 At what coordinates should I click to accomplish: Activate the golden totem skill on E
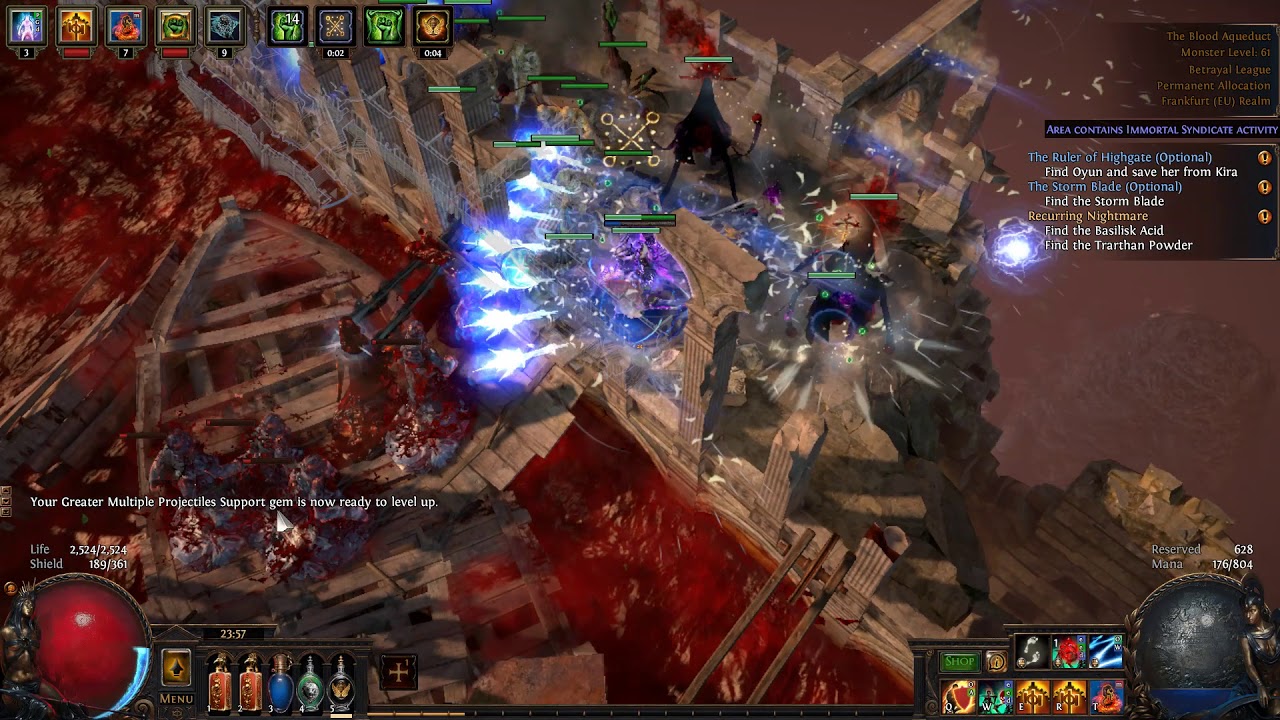coord(1032,696)
